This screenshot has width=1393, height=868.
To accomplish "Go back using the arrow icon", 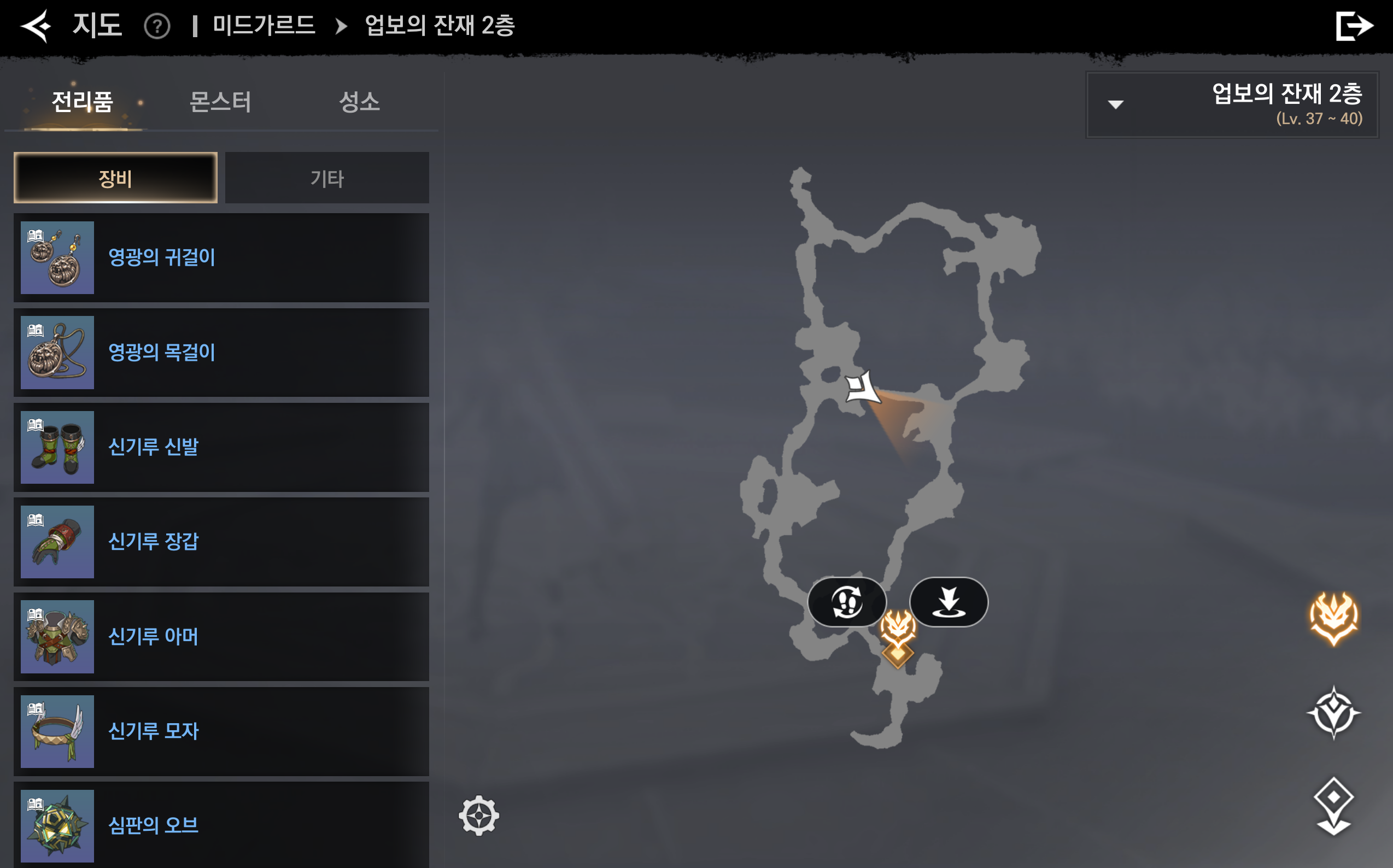I will 36,26.
